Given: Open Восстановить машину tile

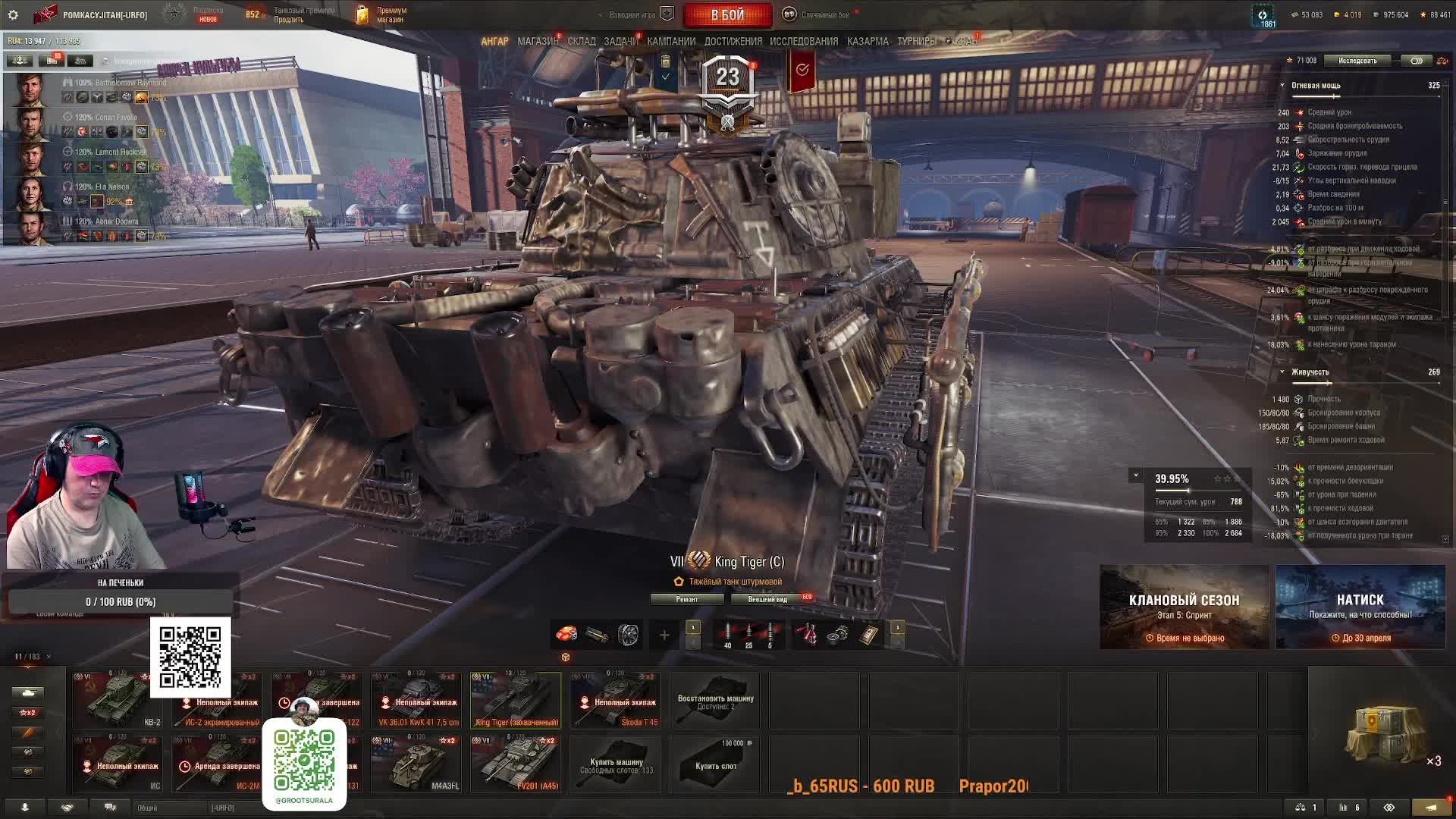Looking at the screenshot, I should click(715, 701).
